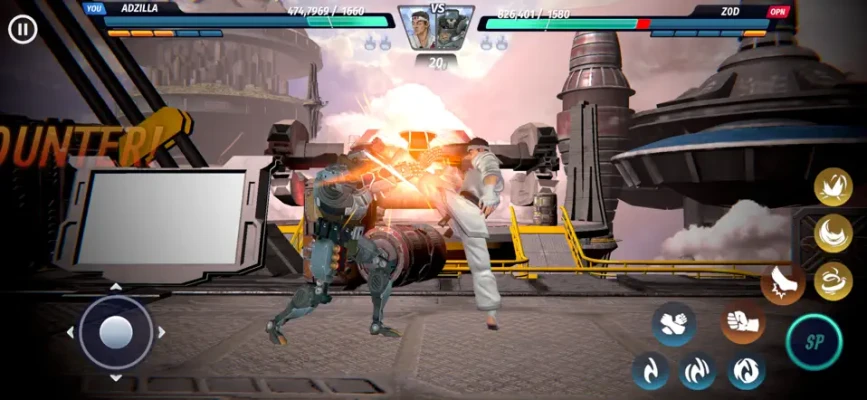Image resolution: width=867 pixels, height=400 pixels.
Task: Activate the blue double-flame skill icon
Action: [697, 371]
